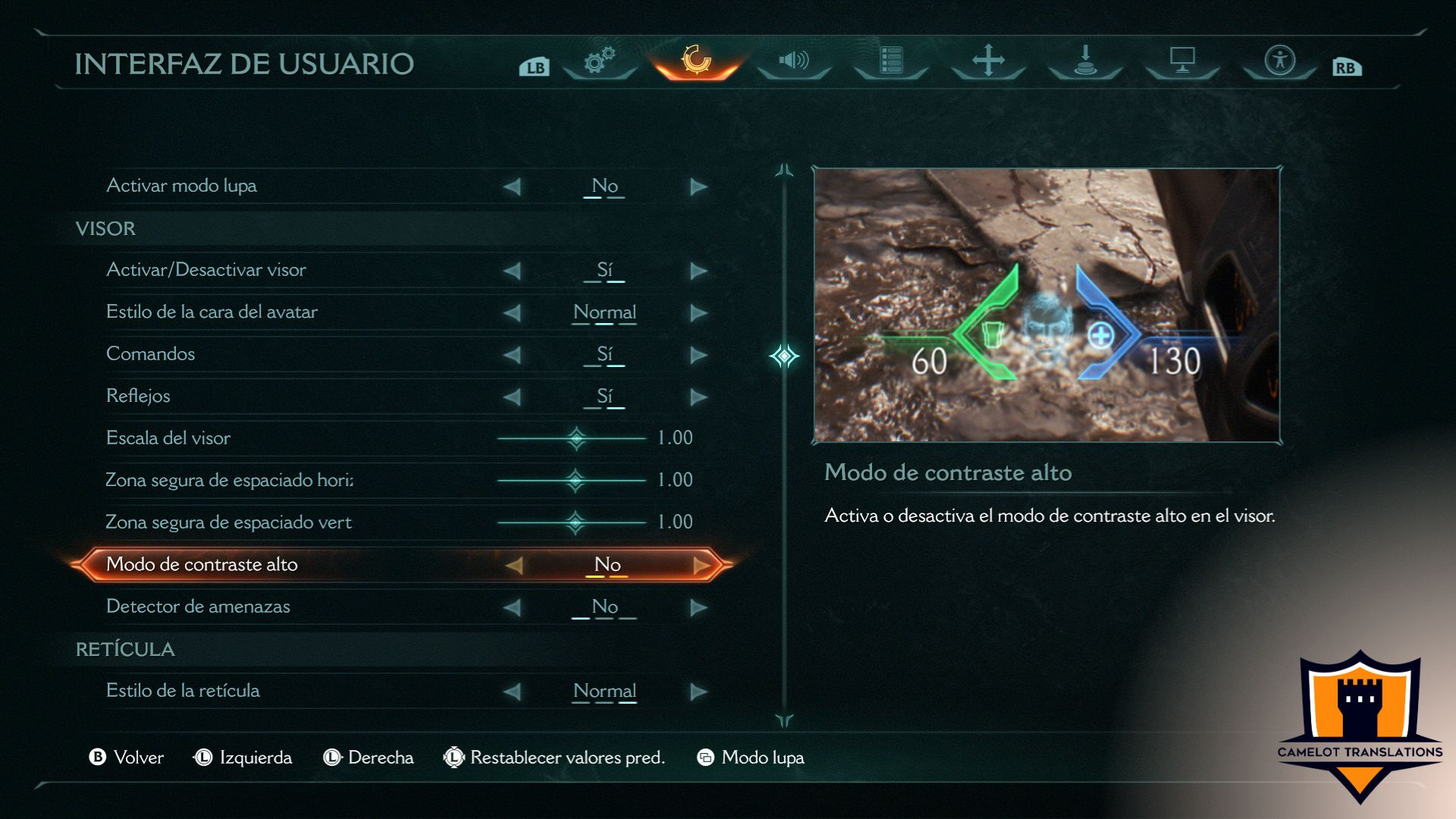Click the Volver back button
The width and height of the screenshot is (1456, 819).
(127, 758)
